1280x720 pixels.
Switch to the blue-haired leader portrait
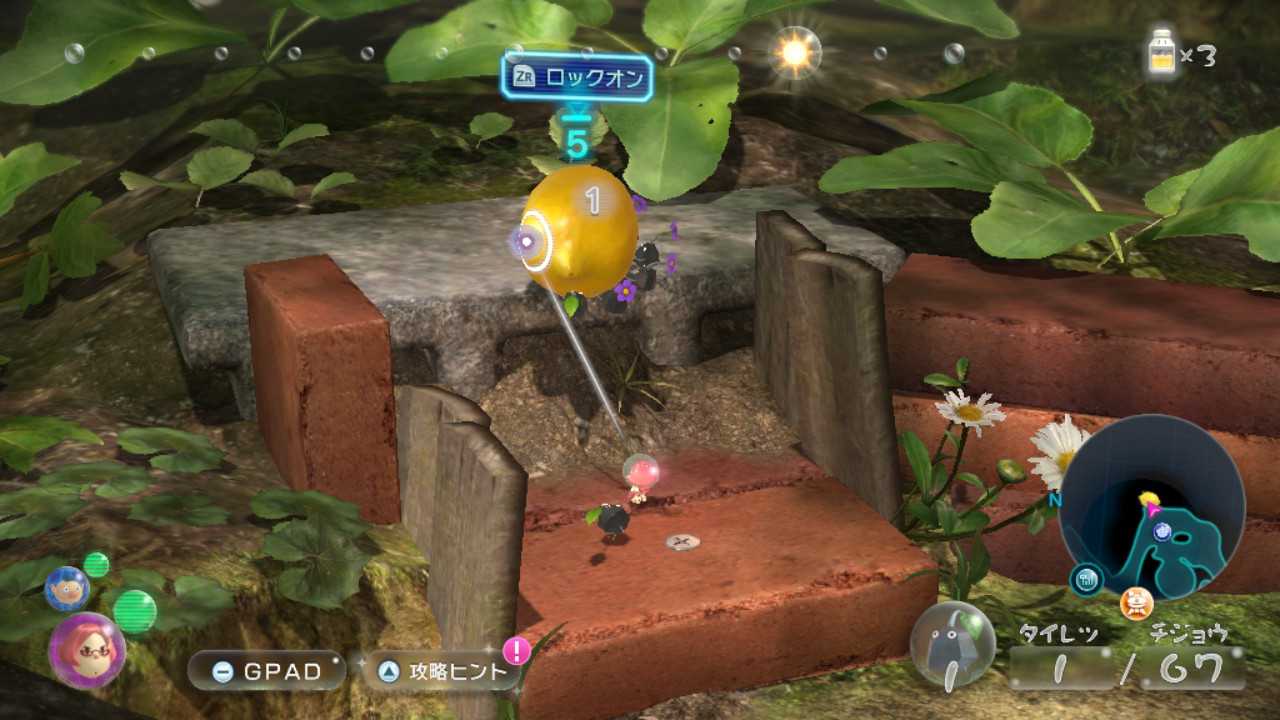(x=67, y=588)
